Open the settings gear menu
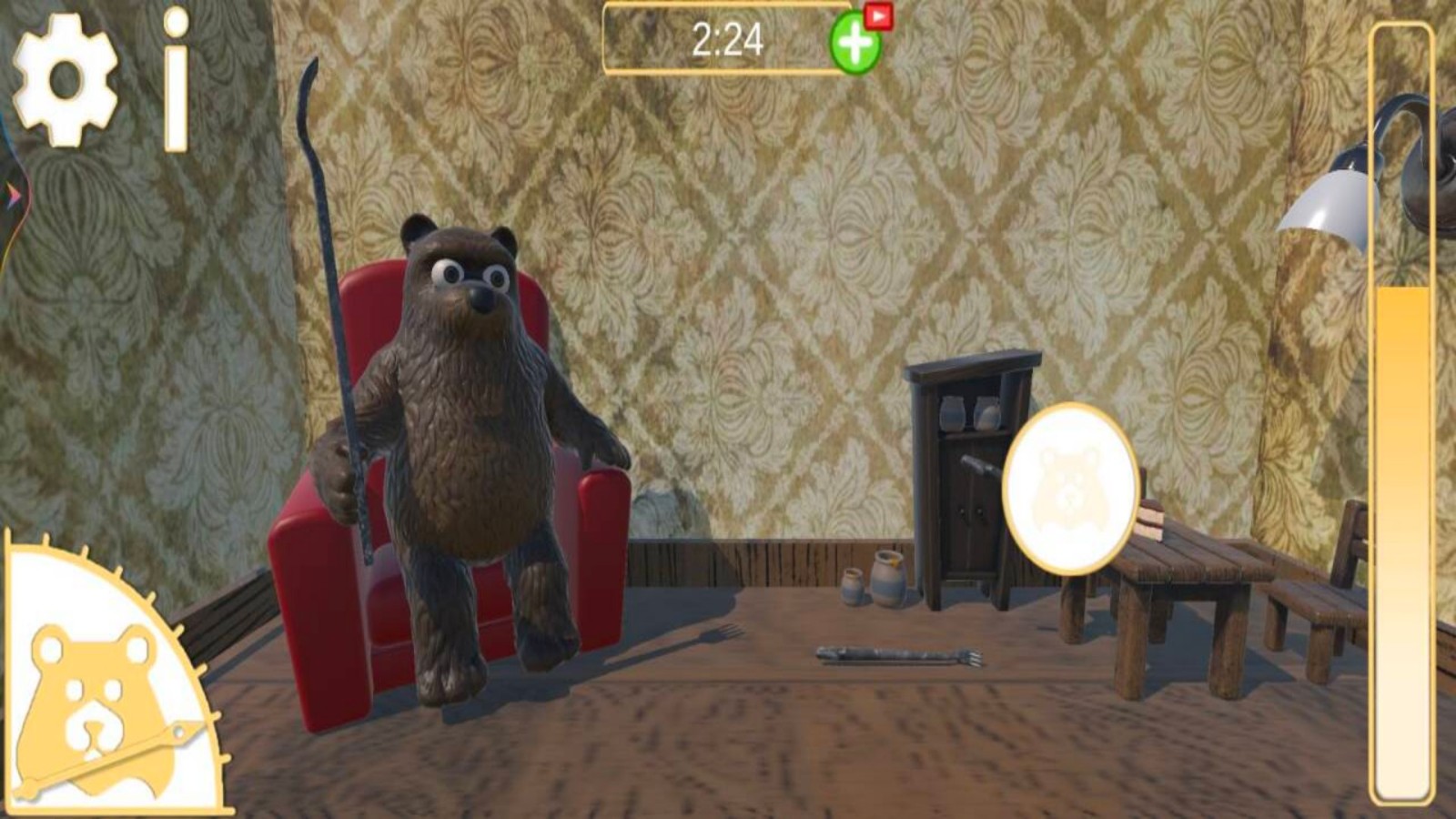 coord(65,79)
